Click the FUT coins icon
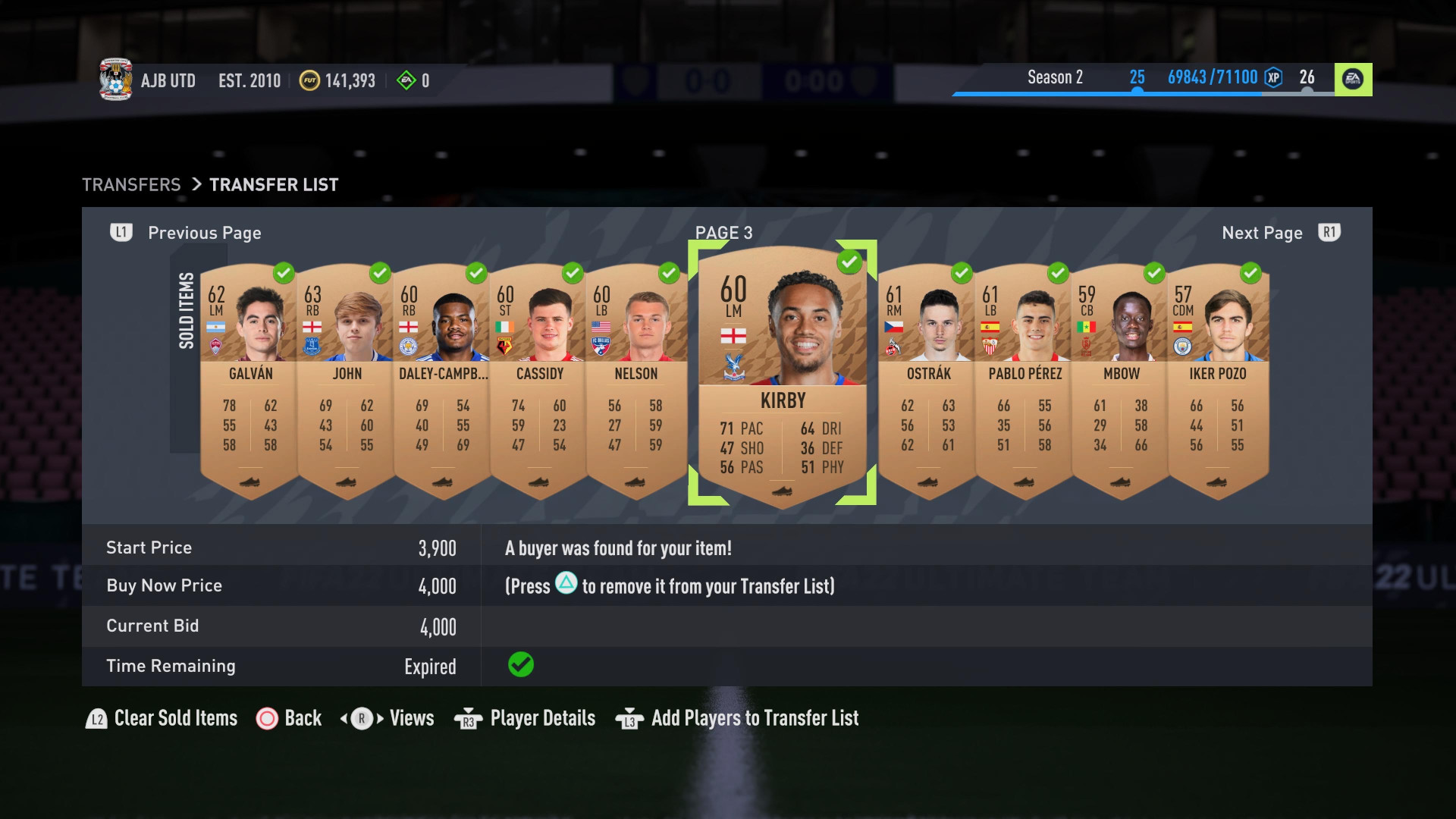The width and height of the screenshot is (1456, 819). 309,80
